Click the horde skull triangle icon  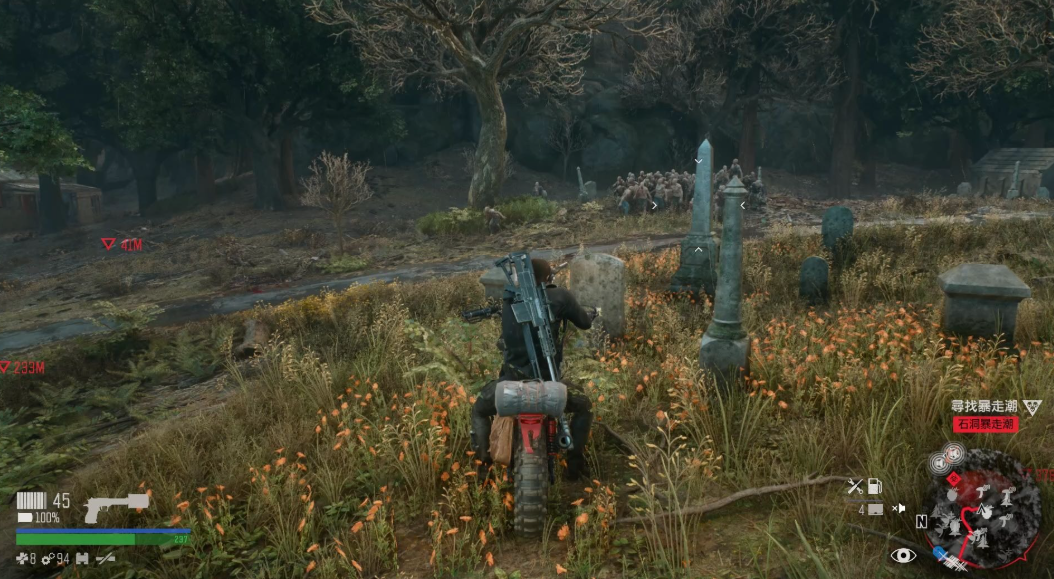click(1031, 407)
